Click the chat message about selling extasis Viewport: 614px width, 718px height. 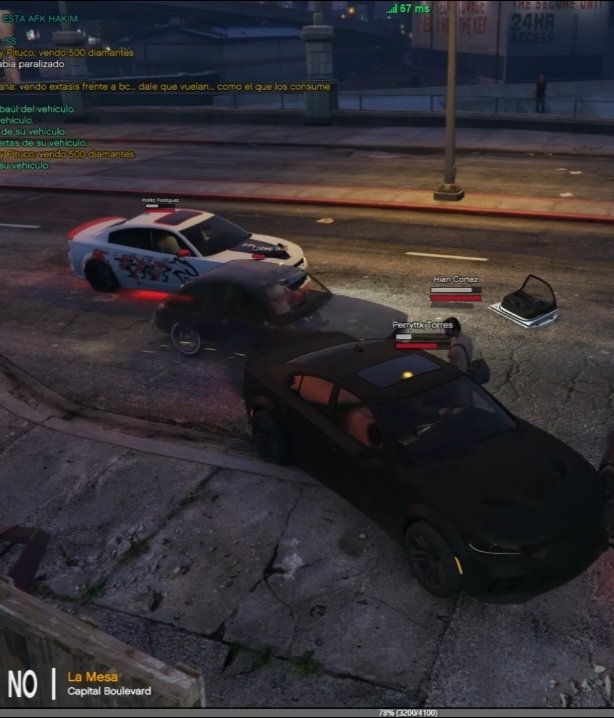point(165,87)
